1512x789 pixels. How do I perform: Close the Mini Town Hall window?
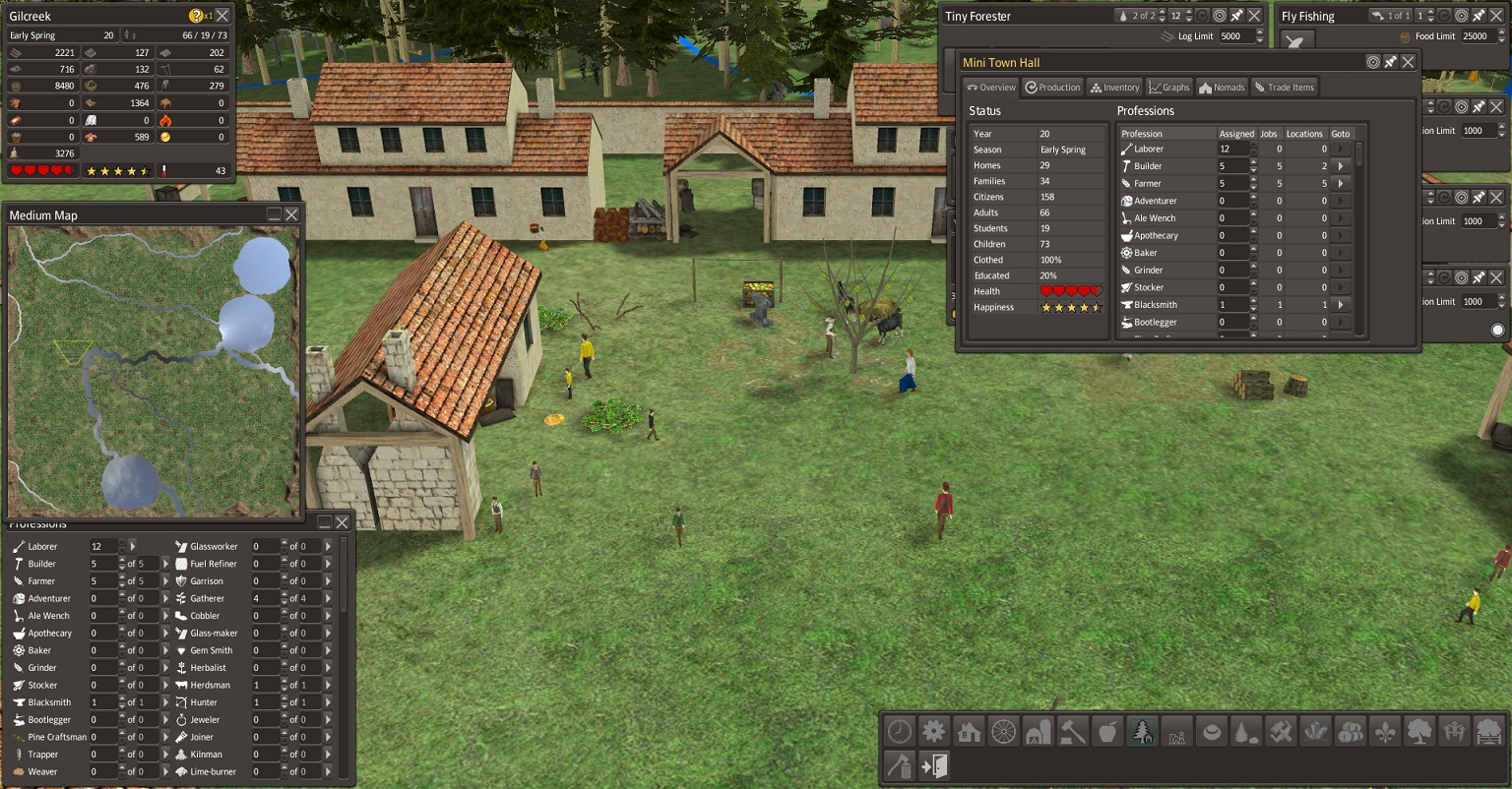click(1409, 62)
